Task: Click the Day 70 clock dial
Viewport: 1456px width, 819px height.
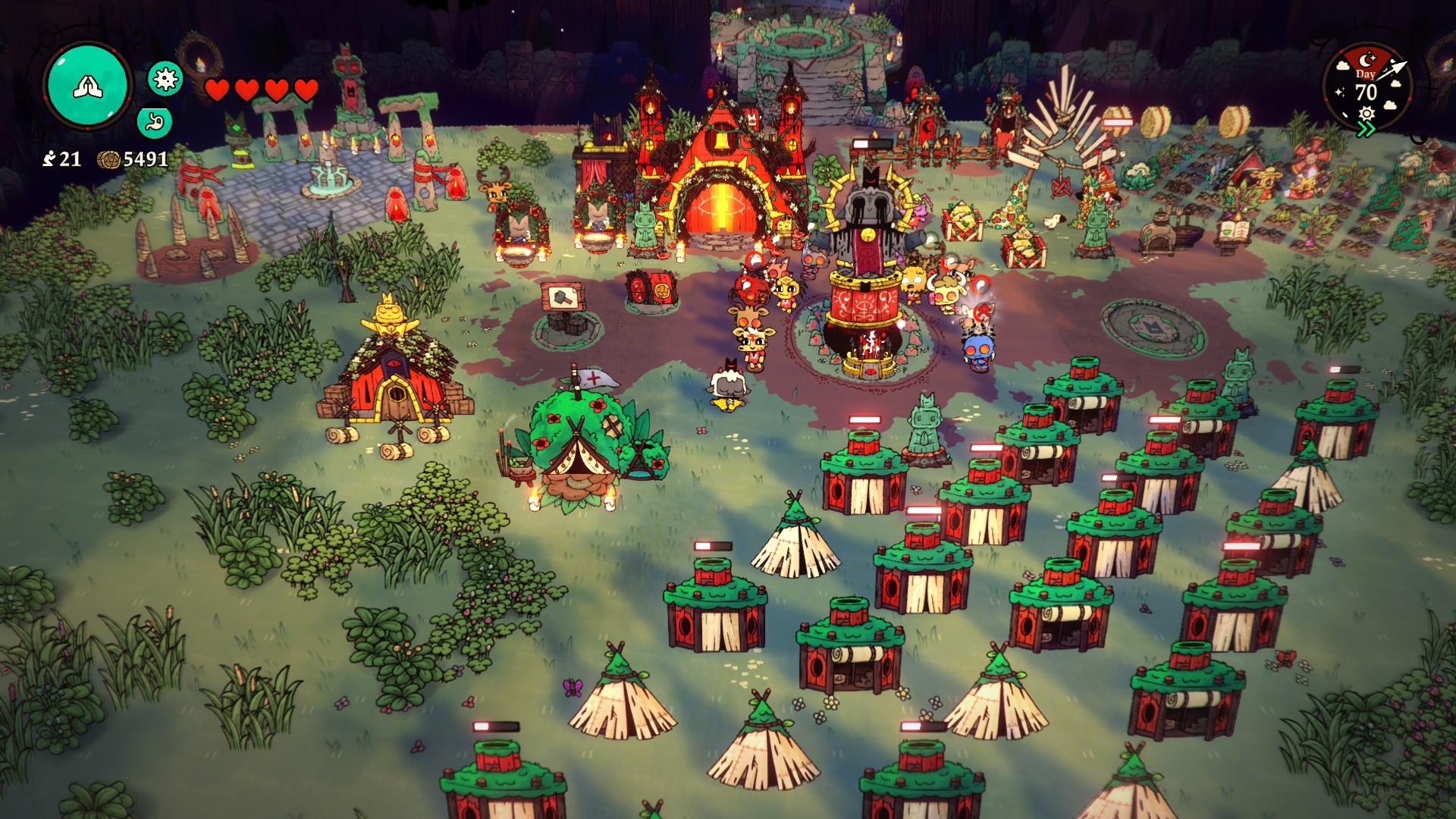Action: point(1366,87)
